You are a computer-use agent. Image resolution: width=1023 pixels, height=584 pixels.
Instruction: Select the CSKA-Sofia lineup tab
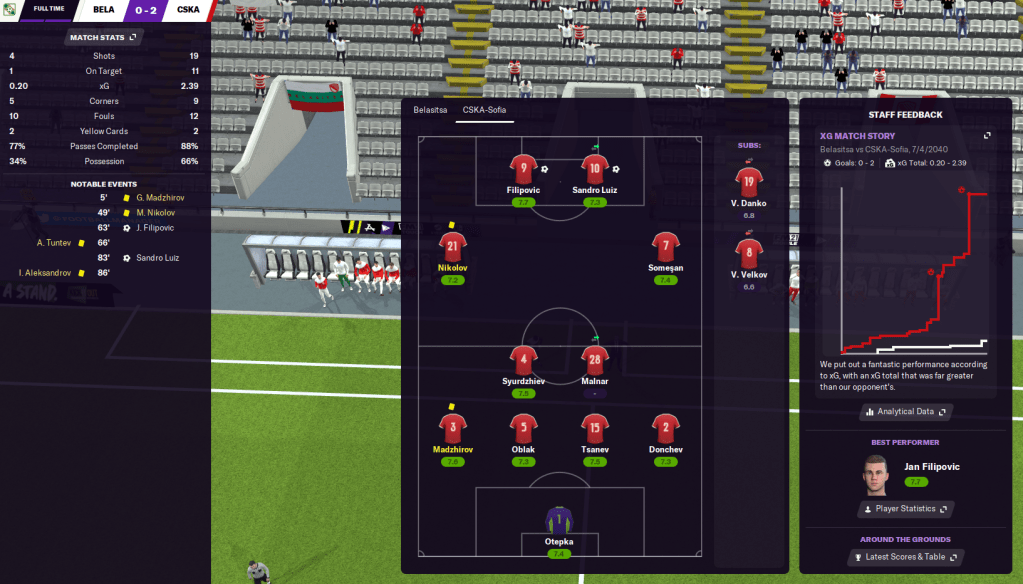(x=486, y=110)
